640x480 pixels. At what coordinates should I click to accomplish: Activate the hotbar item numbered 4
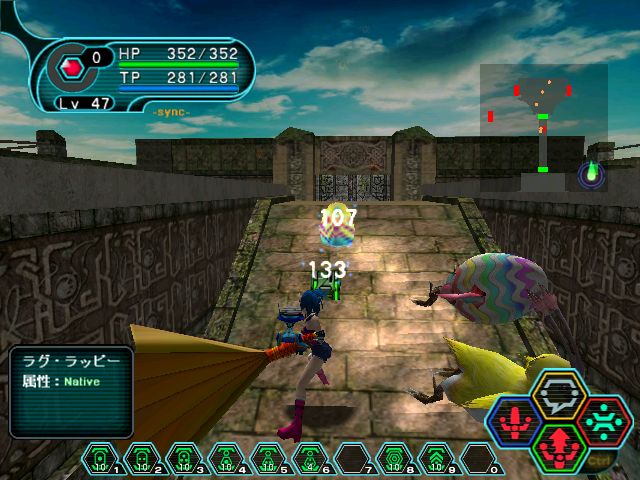coord(226,459)
